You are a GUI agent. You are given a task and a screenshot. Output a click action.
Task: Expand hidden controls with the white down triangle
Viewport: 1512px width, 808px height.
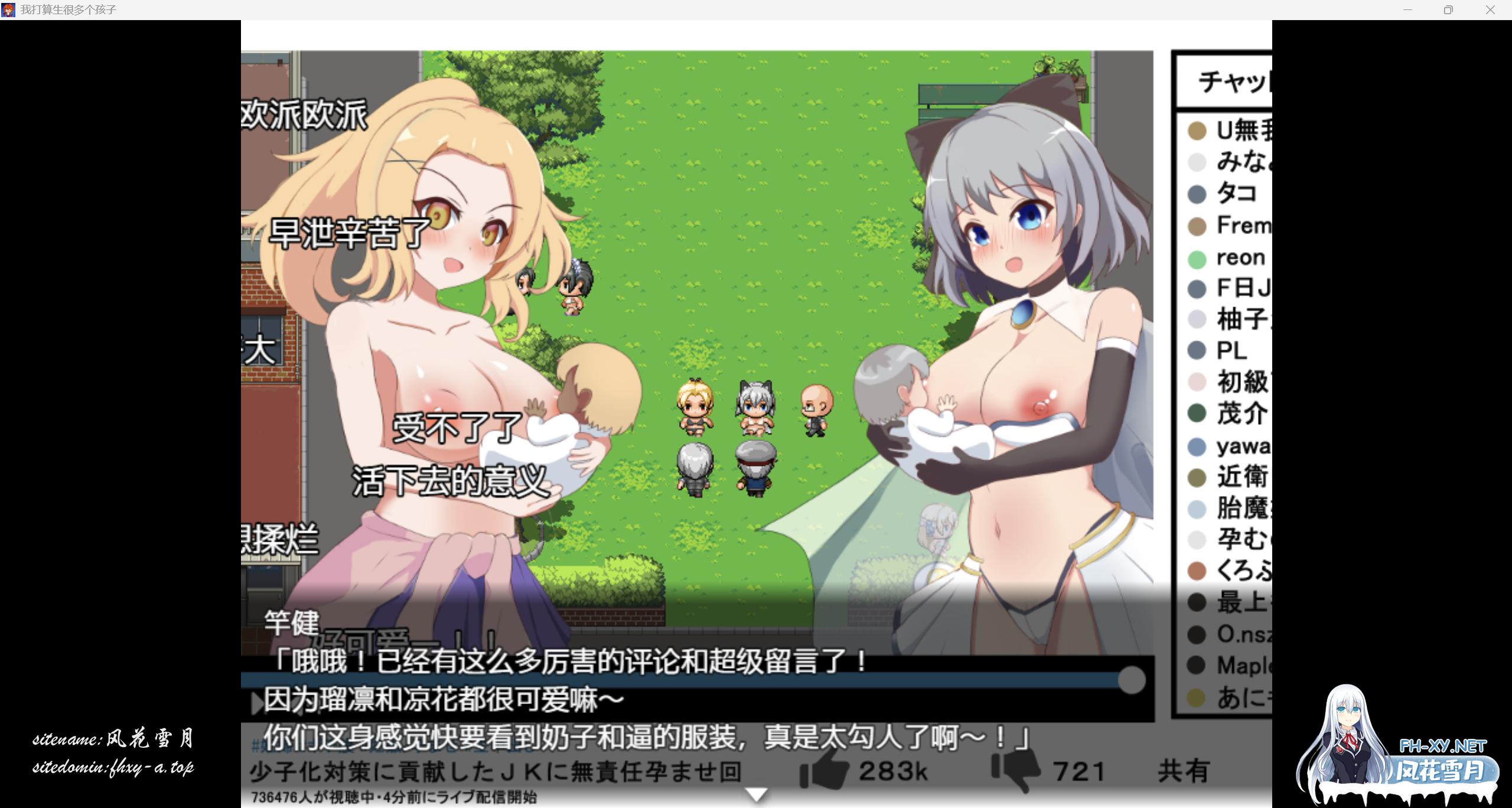point(755,794)
